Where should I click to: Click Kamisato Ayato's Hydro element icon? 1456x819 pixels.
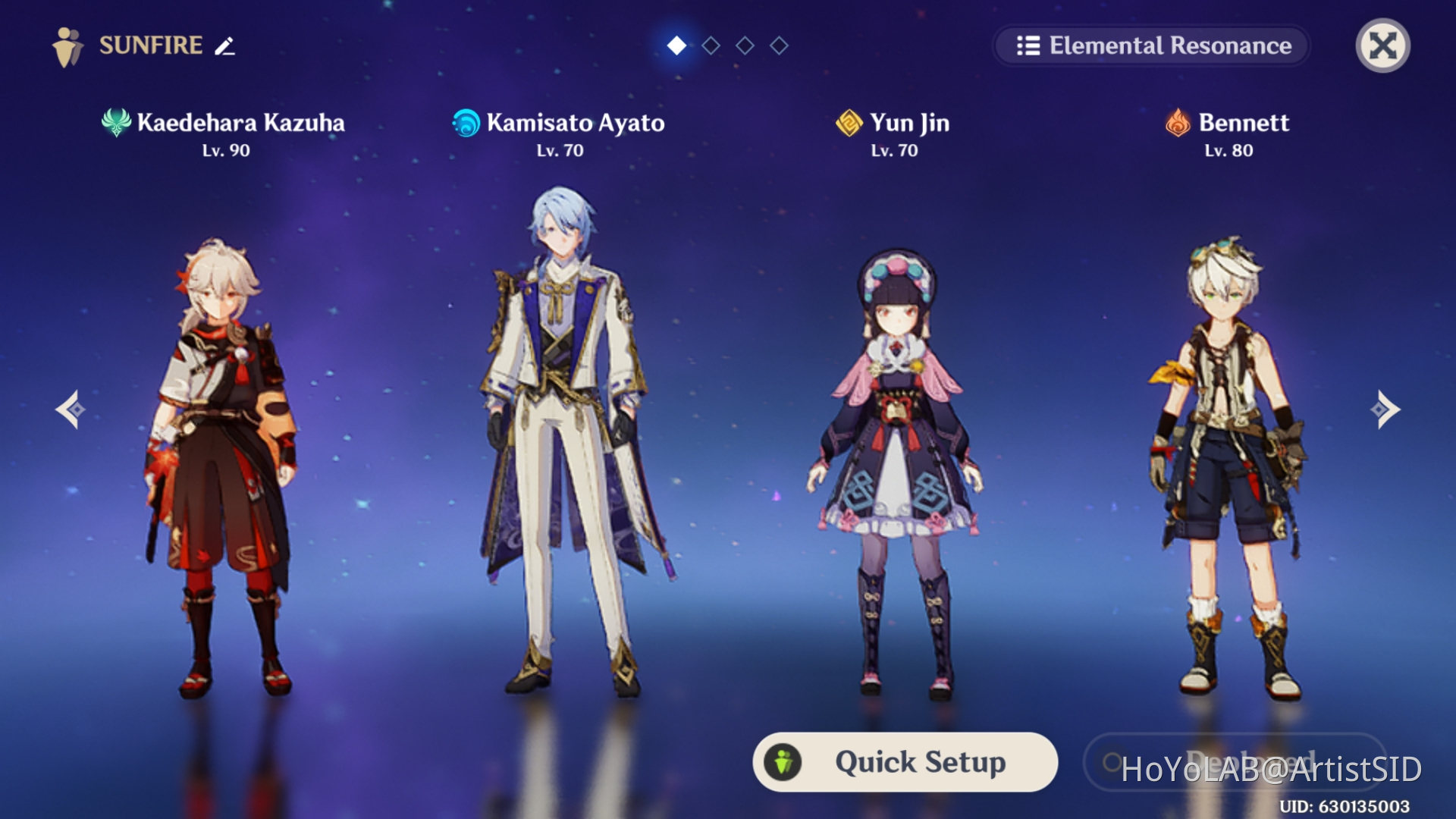(465, 123)
